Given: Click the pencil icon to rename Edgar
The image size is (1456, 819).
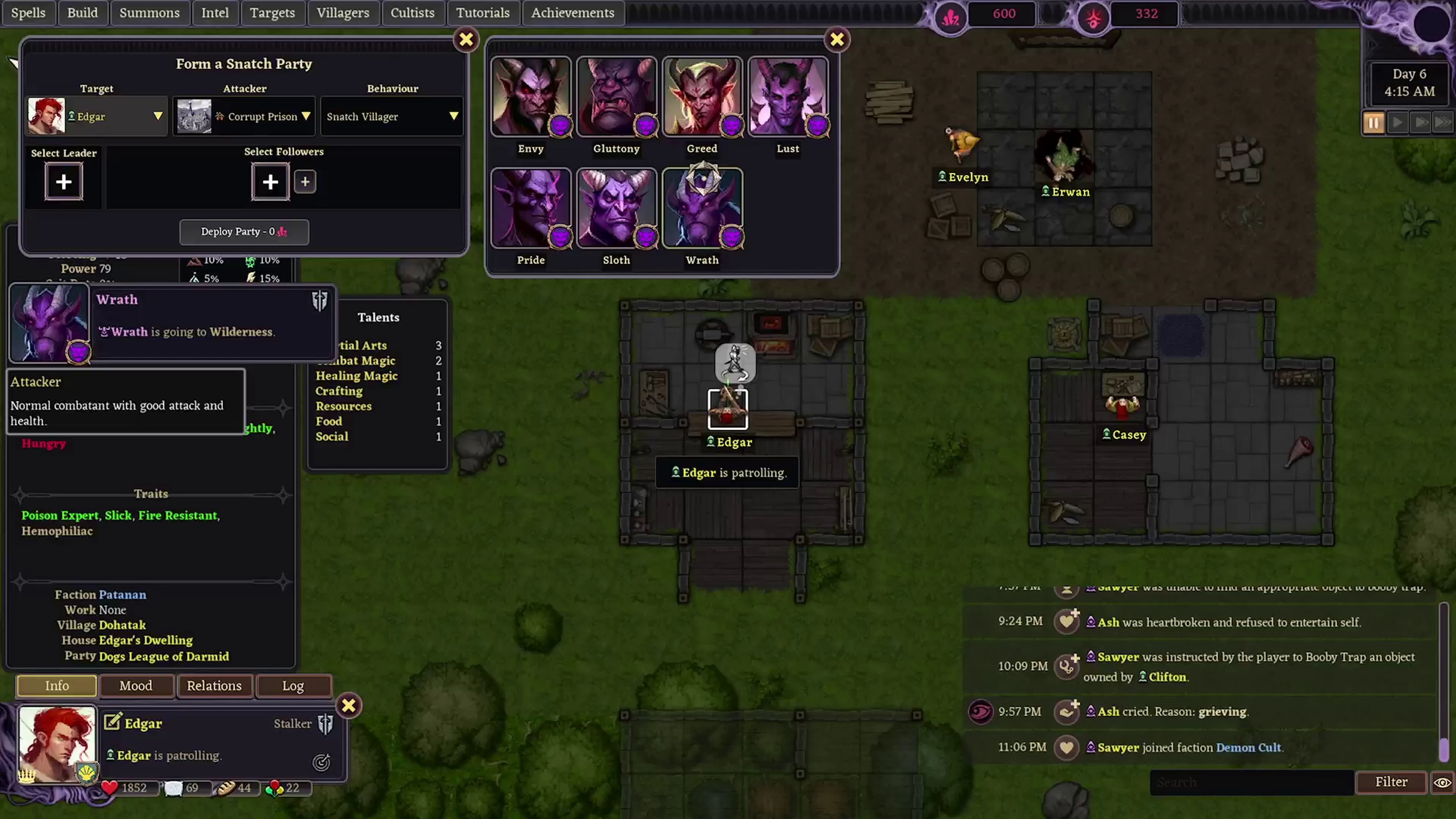Looking at the screenshot, I should pos(113,722).
